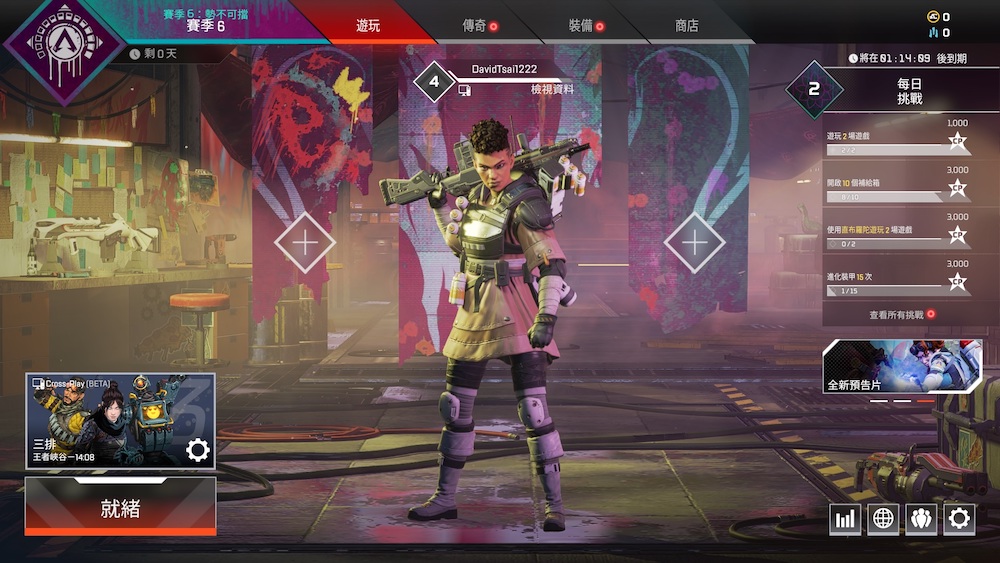Open the Season 6 battle pass badge
The width and height of the screenshot is (1000, 563).
tap(63, 45)
